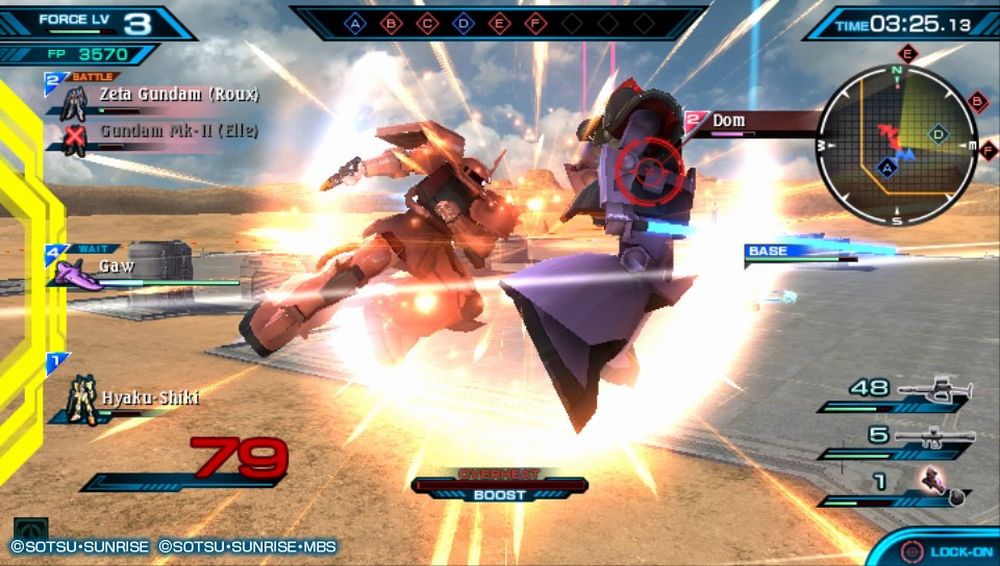Select the machine gun weapon with 48 ammo
The height and width of the screenshot is (566, 1000).
coord(934,389)
